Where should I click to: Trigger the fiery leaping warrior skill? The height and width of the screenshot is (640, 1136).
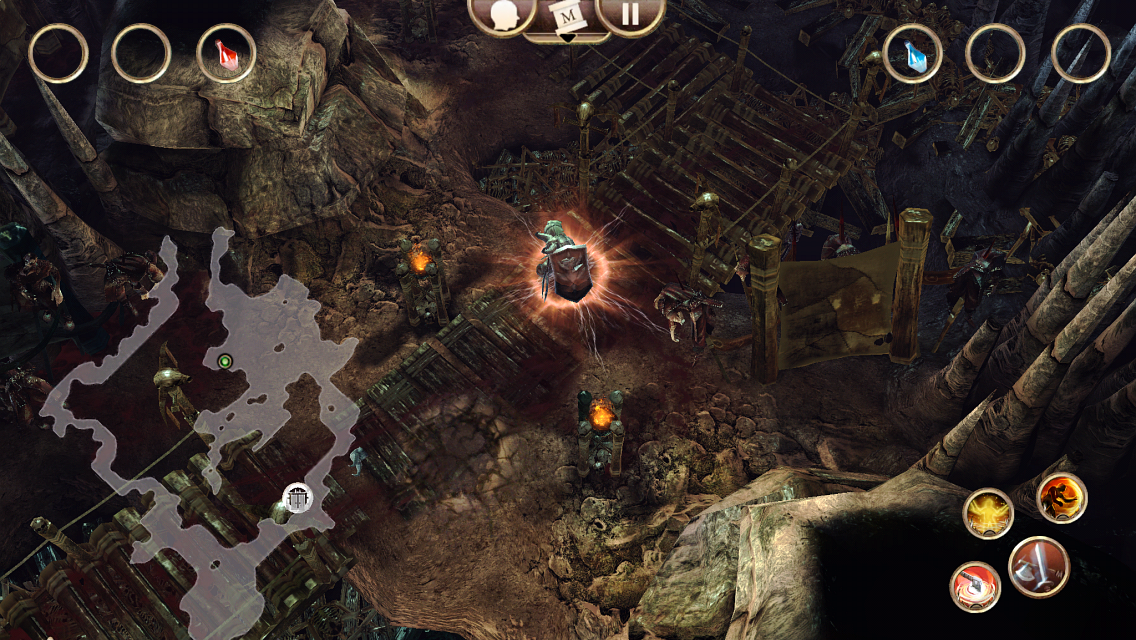click(1061, 498)
